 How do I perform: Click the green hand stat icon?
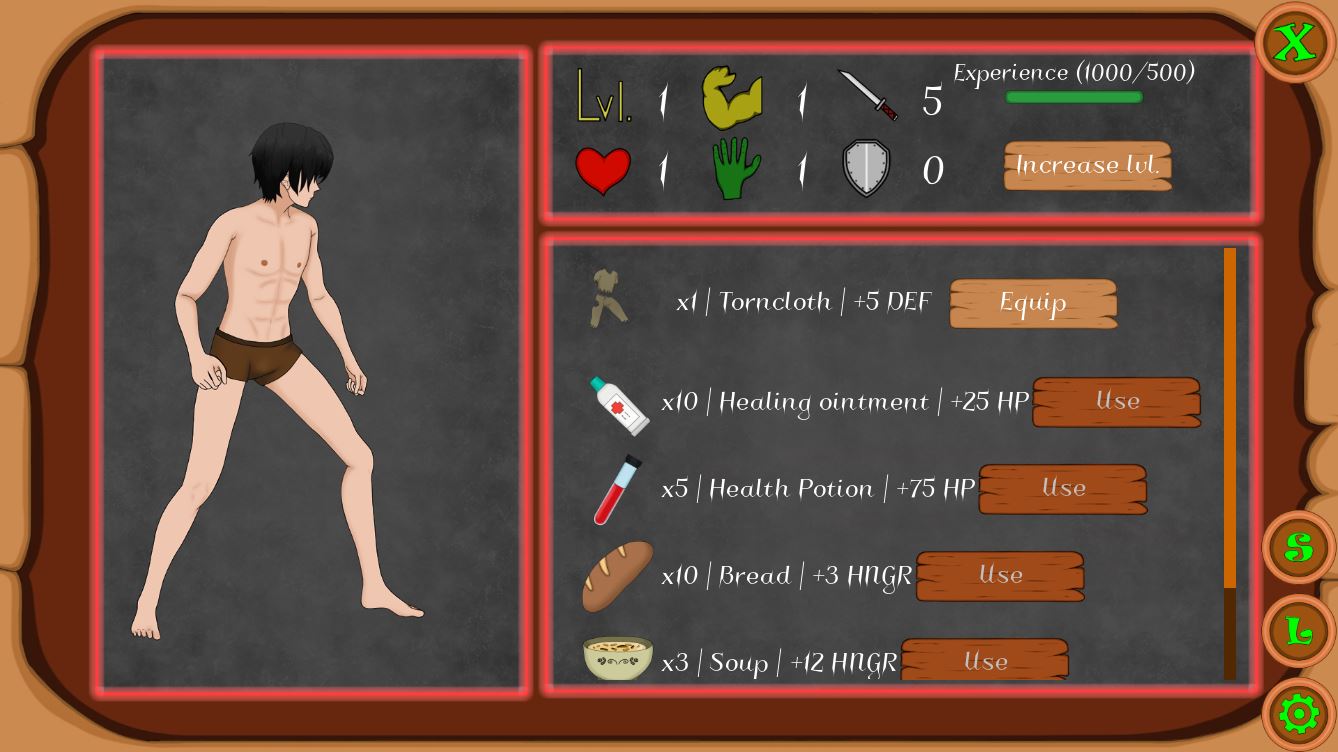735,168
